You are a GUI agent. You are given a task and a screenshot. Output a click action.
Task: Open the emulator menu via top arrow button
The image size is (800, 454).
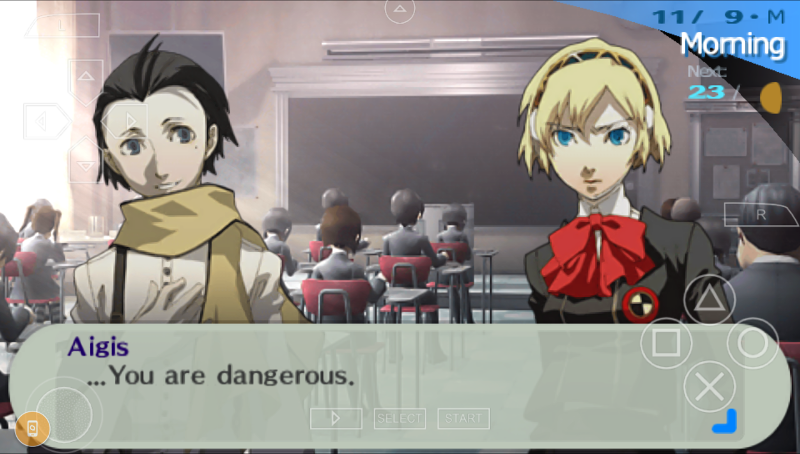pyautogui.click(x=400, y=11)
